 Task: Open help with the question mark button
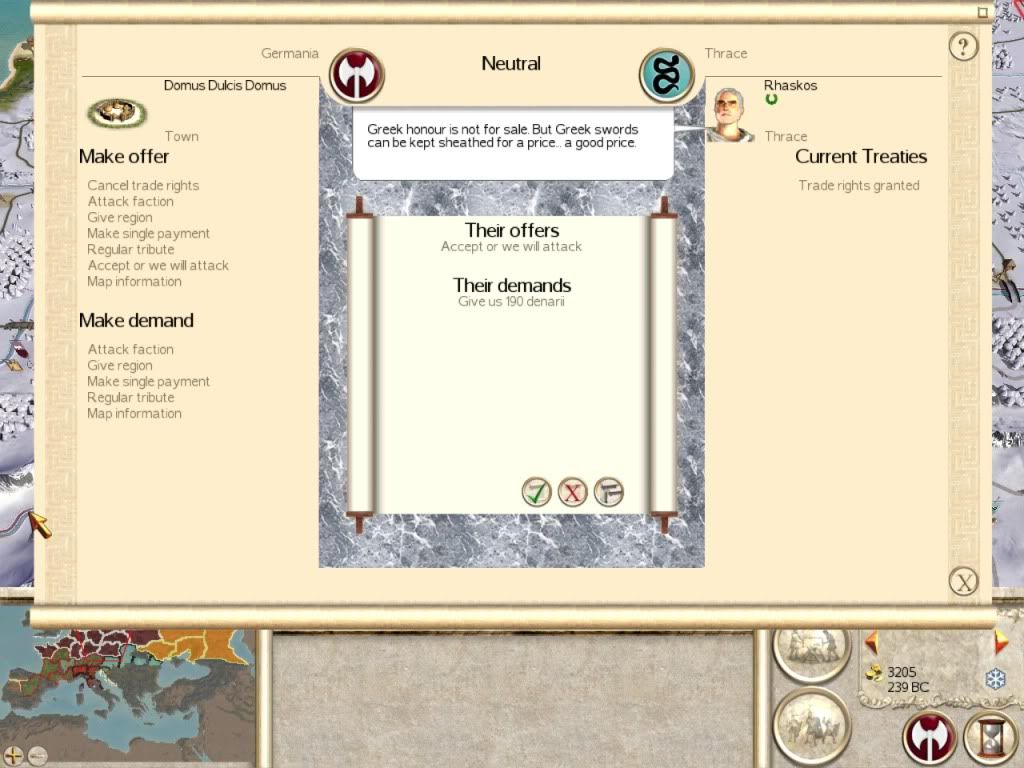[x=962, y=46]
